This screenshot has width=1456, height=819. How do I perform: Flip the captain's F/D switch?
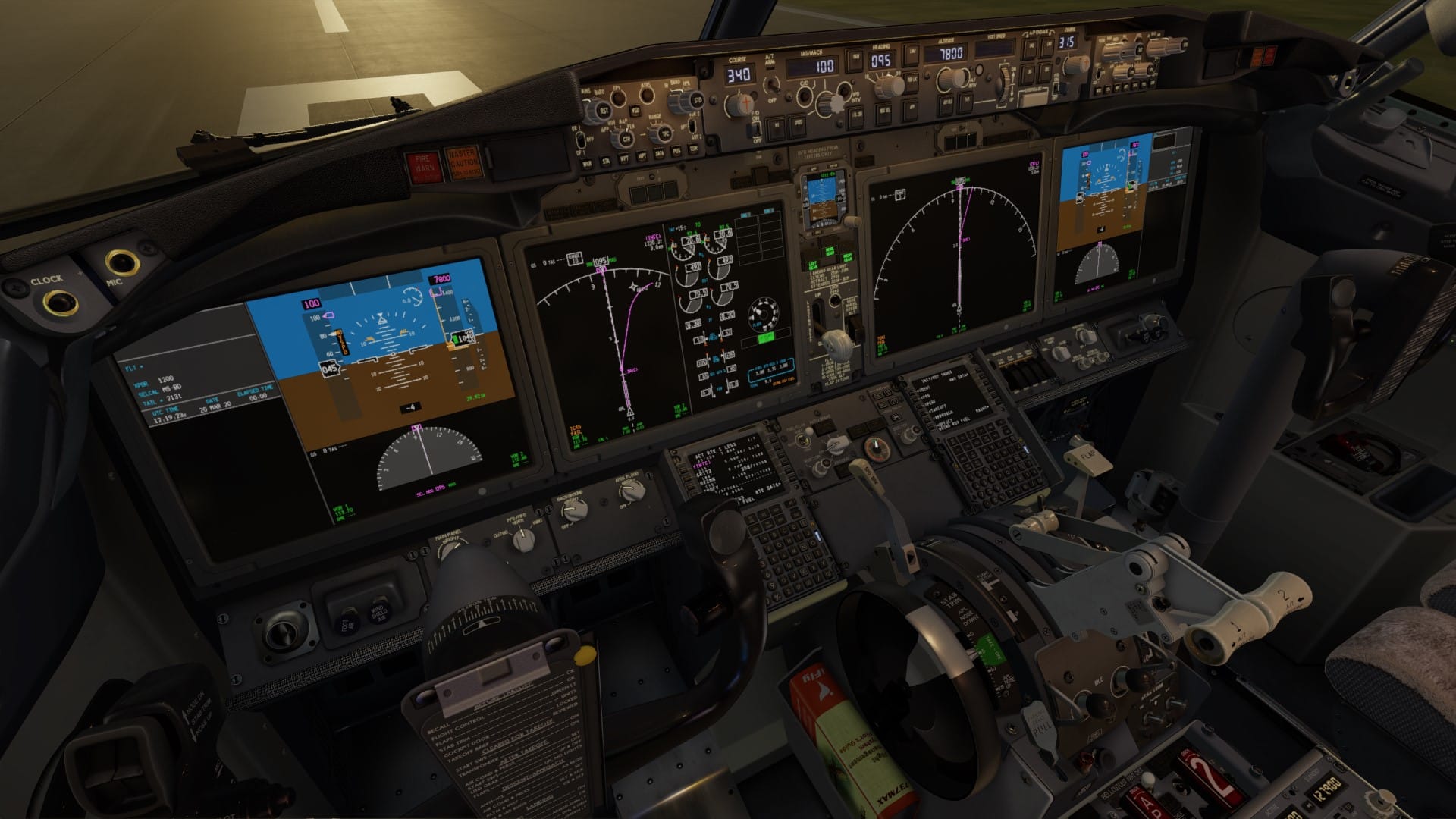[x=755, y=129]
